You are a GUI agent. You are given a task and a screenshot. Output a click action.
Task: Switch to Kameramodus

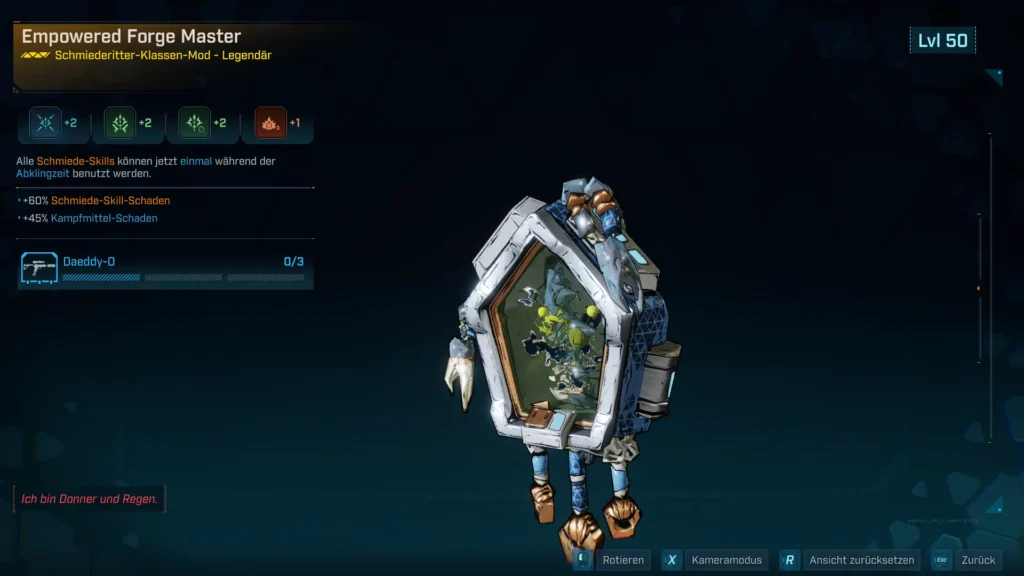pos(715,560)
